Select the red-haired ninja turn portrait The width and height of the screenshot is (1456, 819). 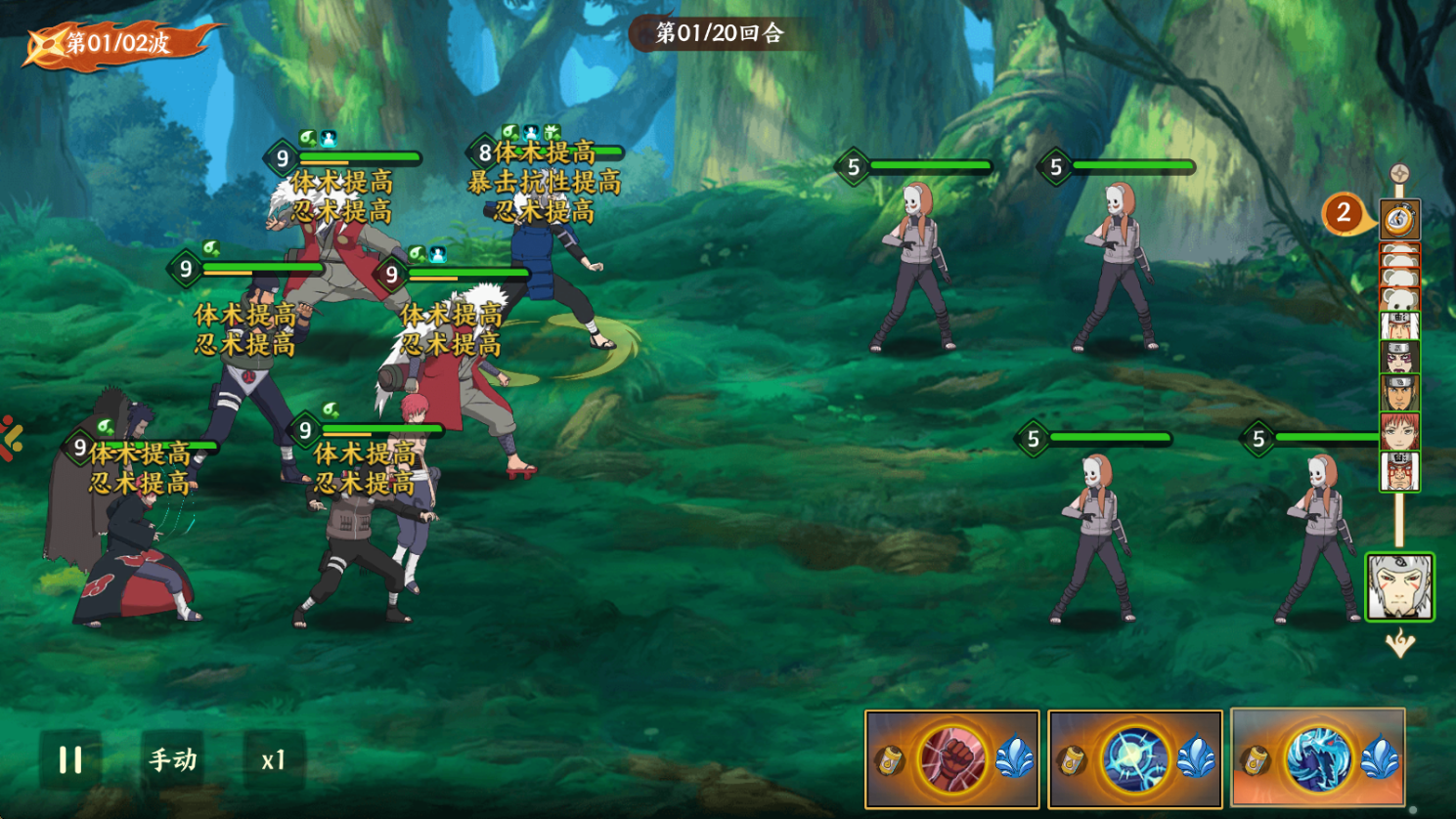(x=1399, y=431)
